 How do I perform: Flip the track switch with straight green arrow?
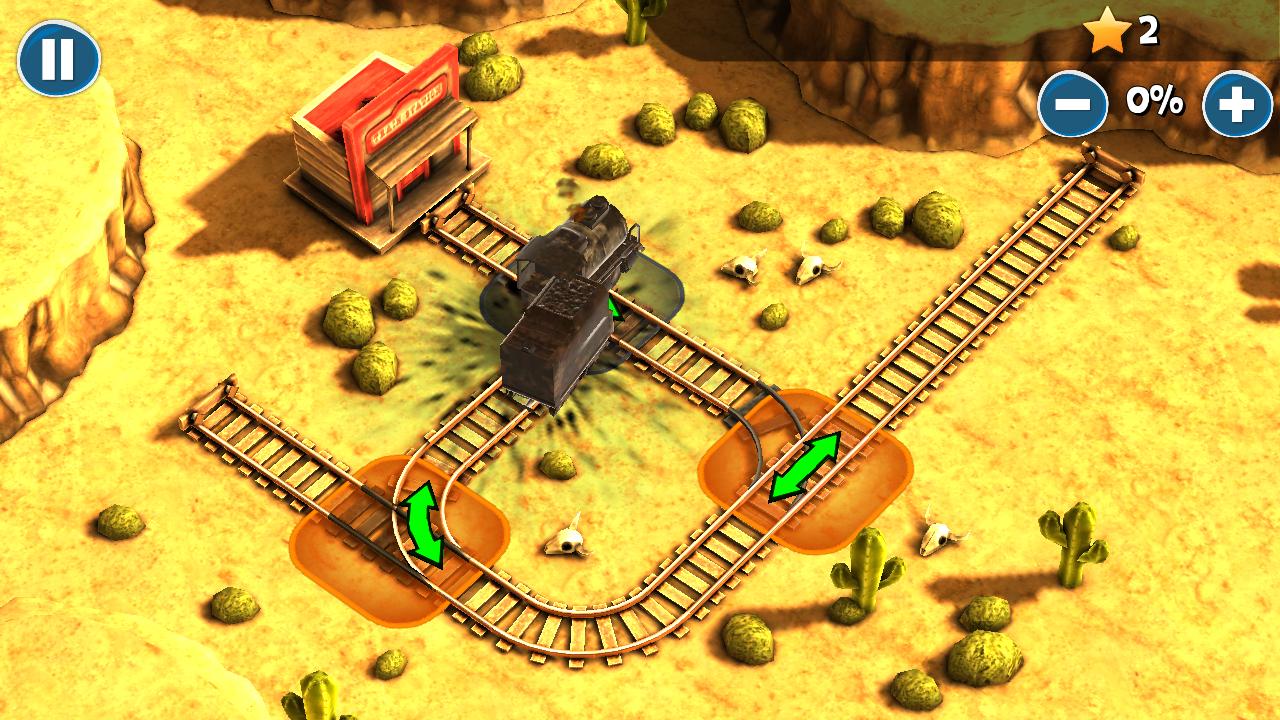pyautogui.click(x=805, y=467)
